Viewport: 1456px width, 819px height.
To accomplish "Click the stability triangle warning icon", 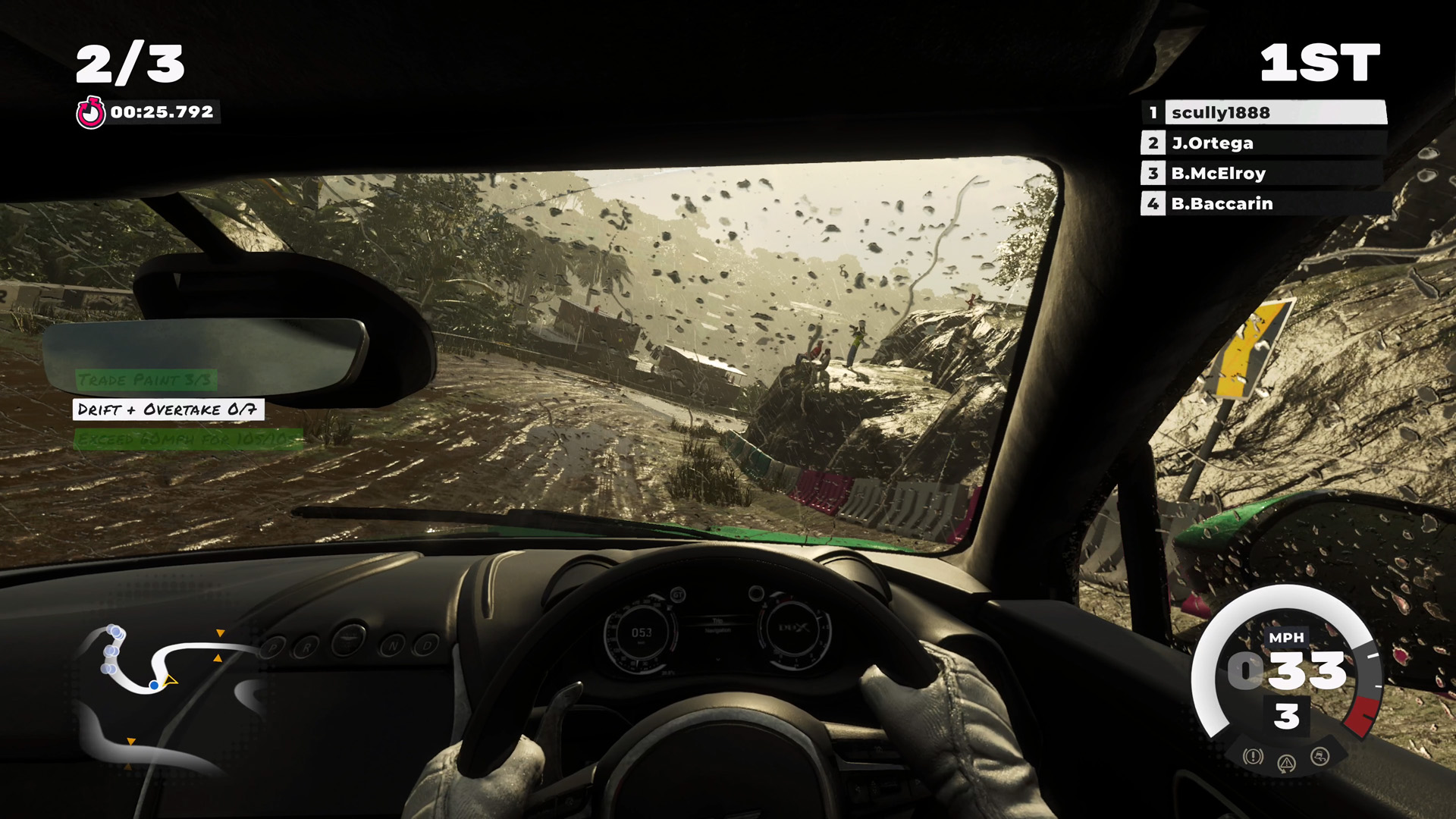I will pyautogui.click(x=1287, y=763).
